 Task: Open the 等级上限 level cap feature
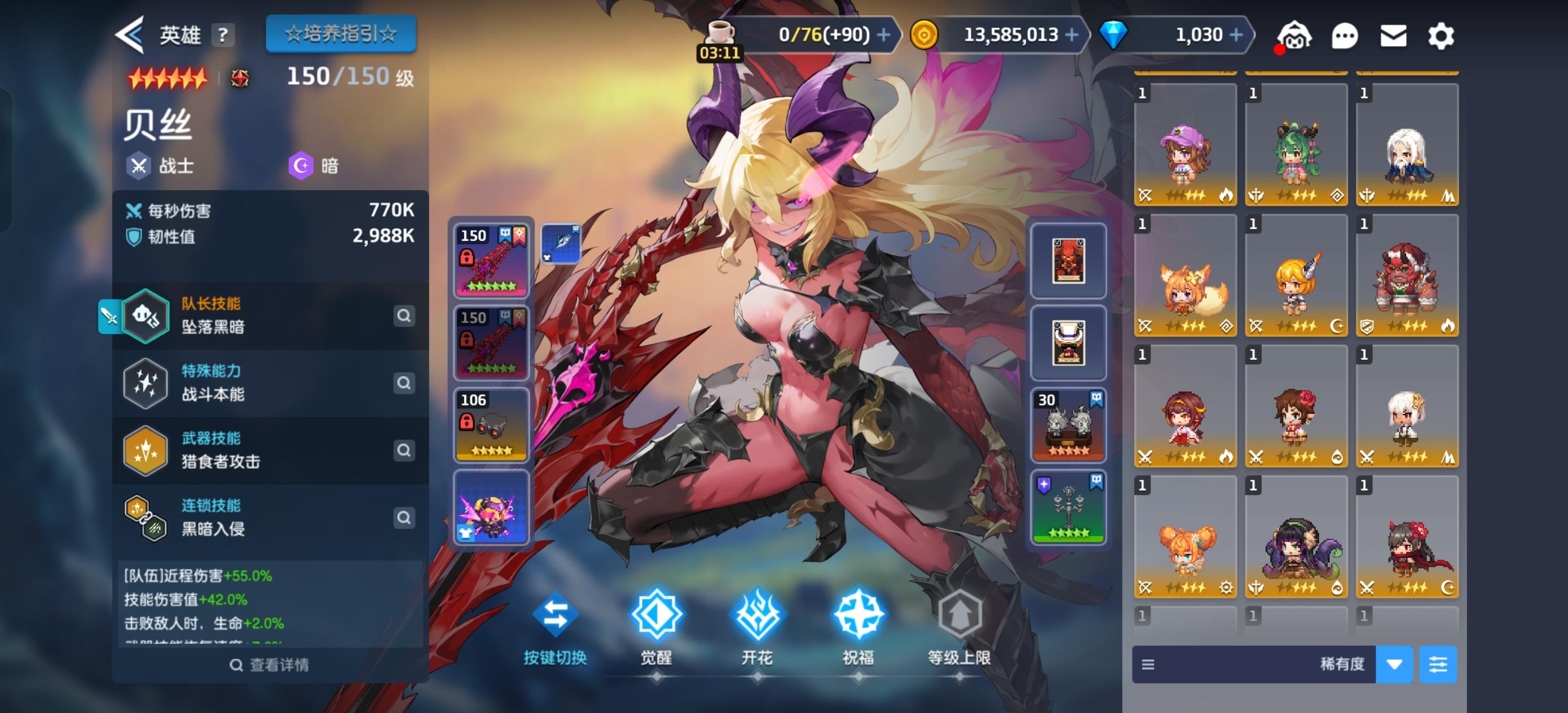(x=961, y=617)
